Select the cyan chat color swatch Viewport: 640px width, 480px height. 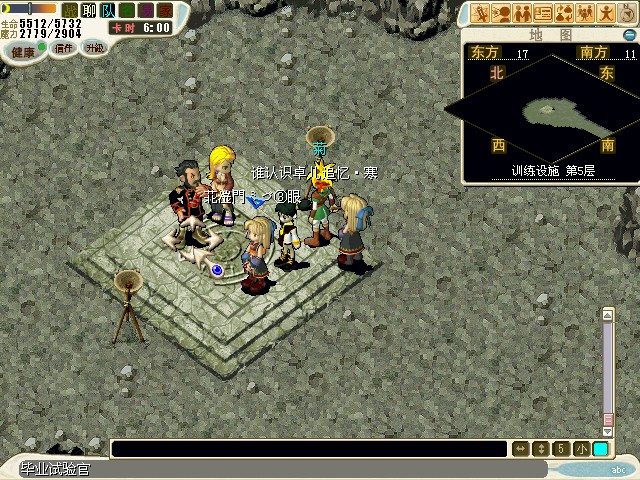click(600, 449)
